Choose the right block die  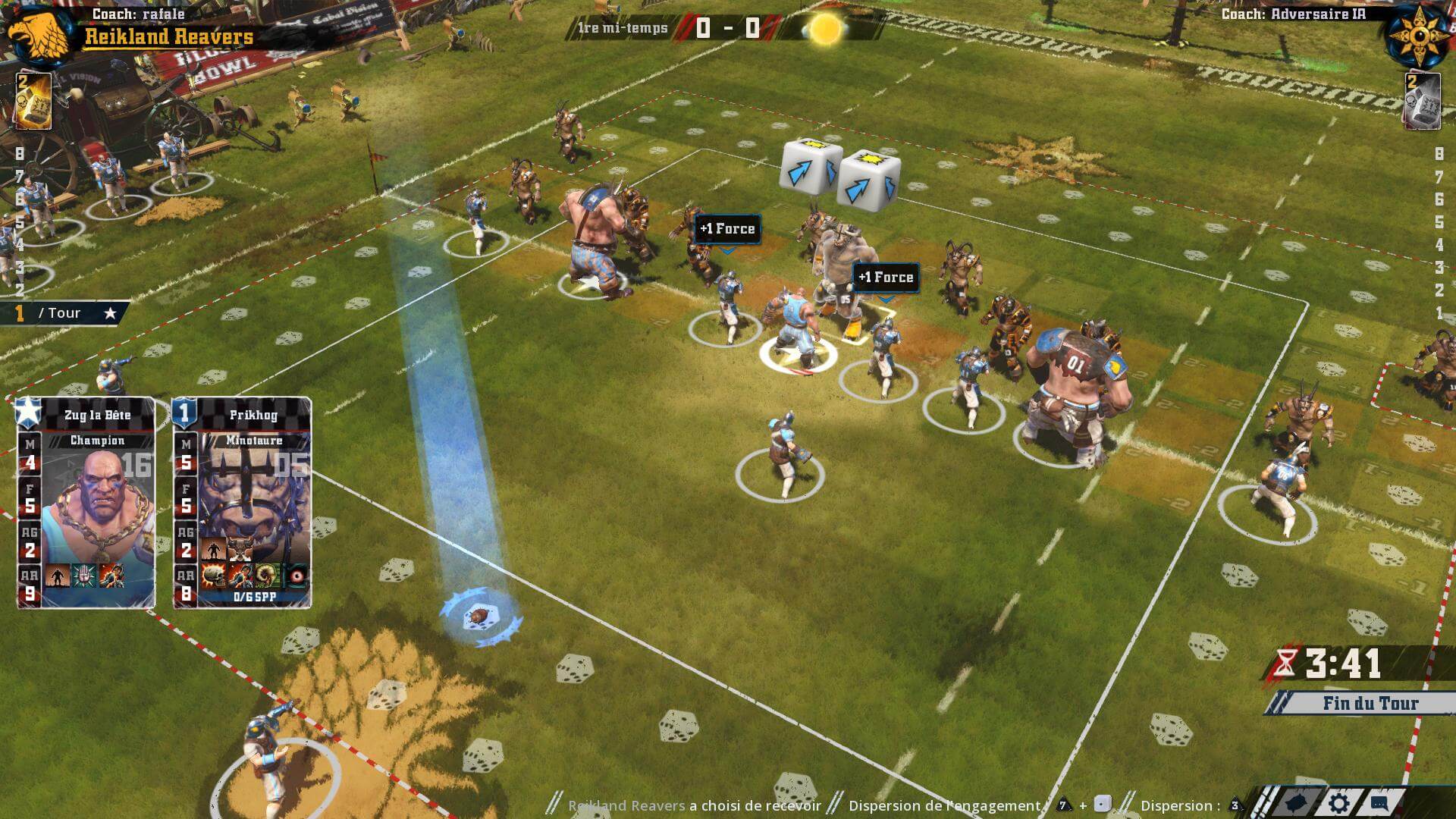pyautogui.click(x=868, y=180)
